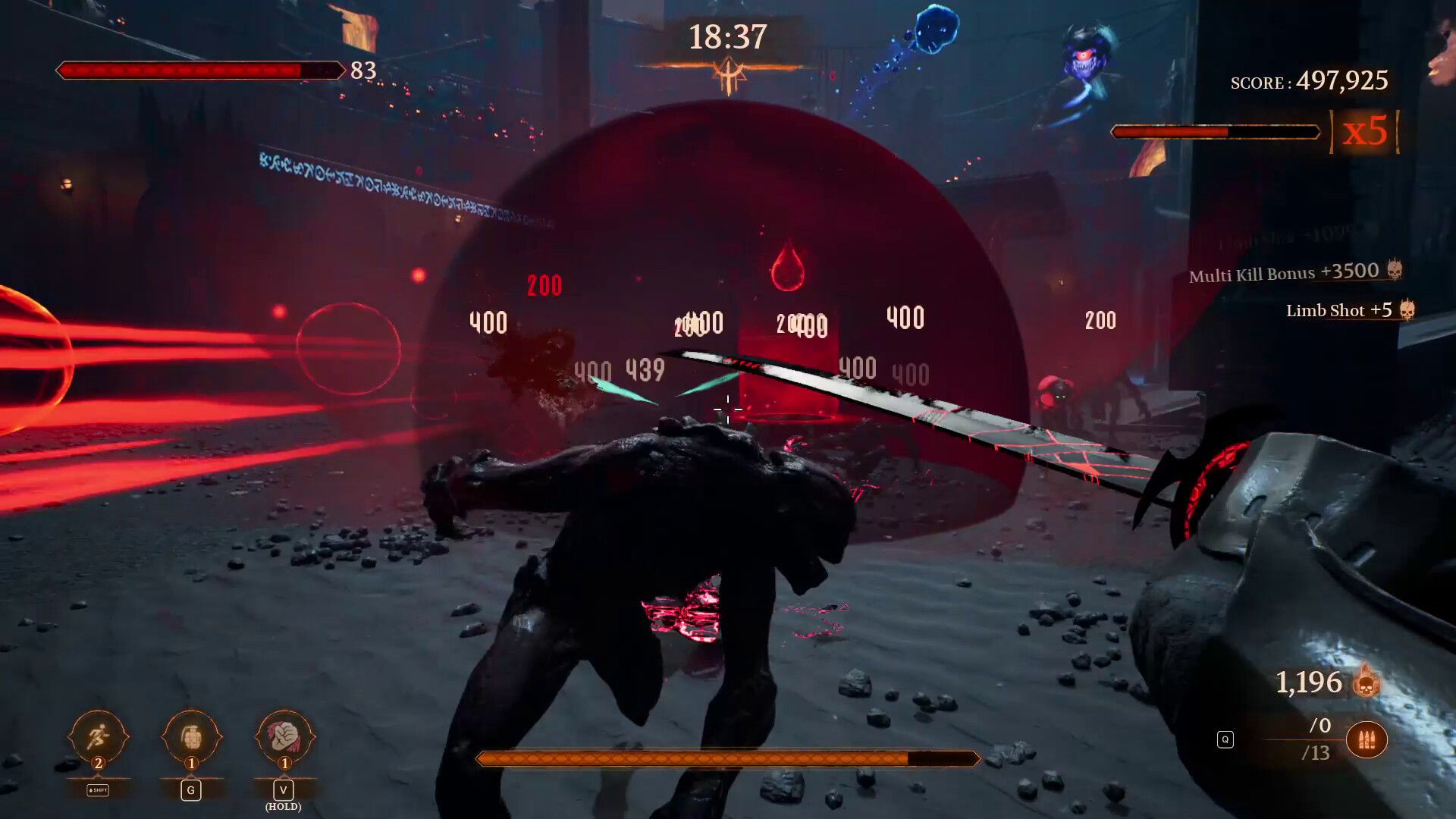
Task: Toggle the V (HOLD) keybind badge
Action: pos(283,795)
